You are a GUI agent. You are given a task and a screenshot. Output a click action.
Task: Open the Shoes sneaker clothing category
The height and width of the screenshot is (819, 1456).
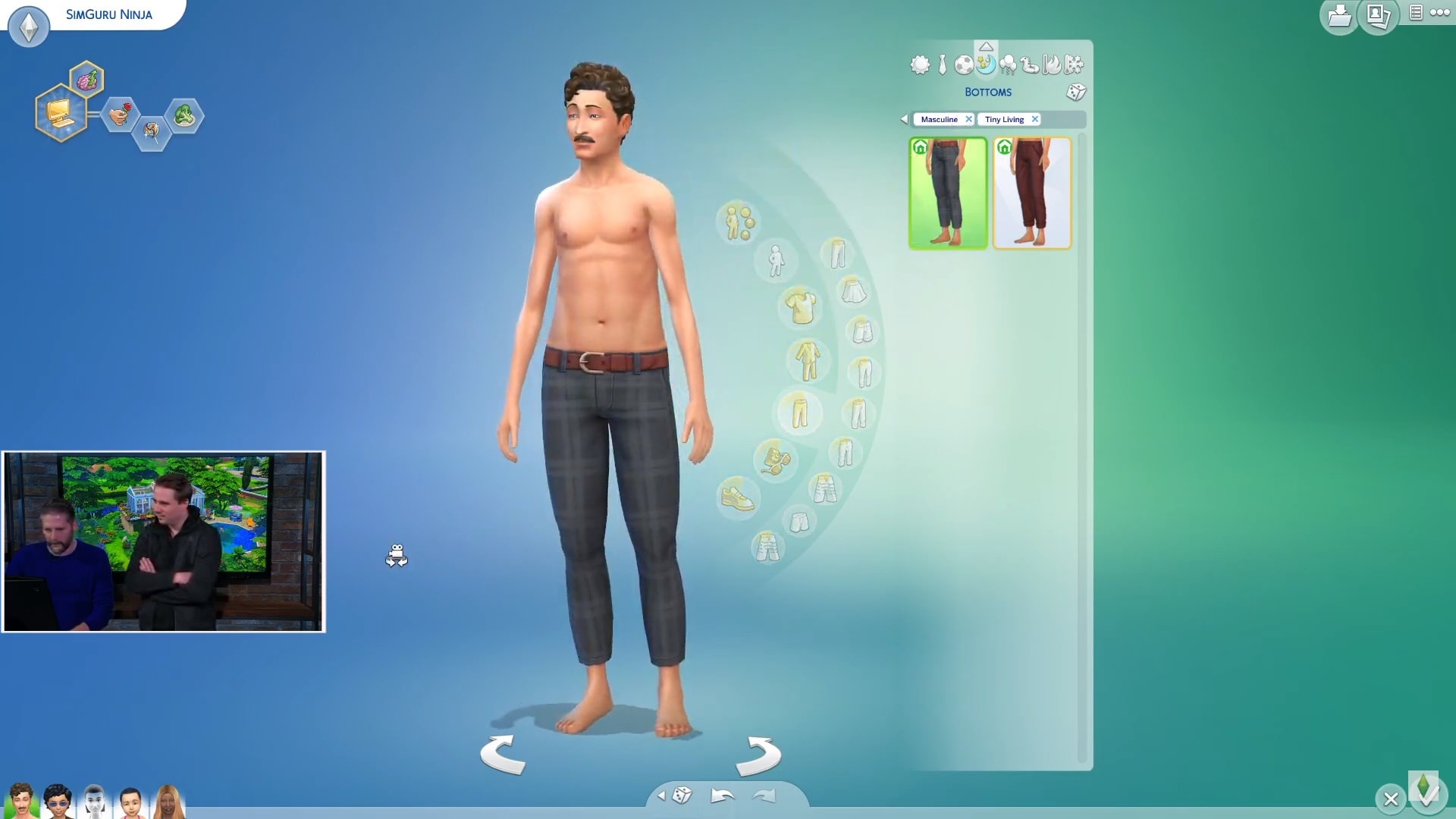737,497
